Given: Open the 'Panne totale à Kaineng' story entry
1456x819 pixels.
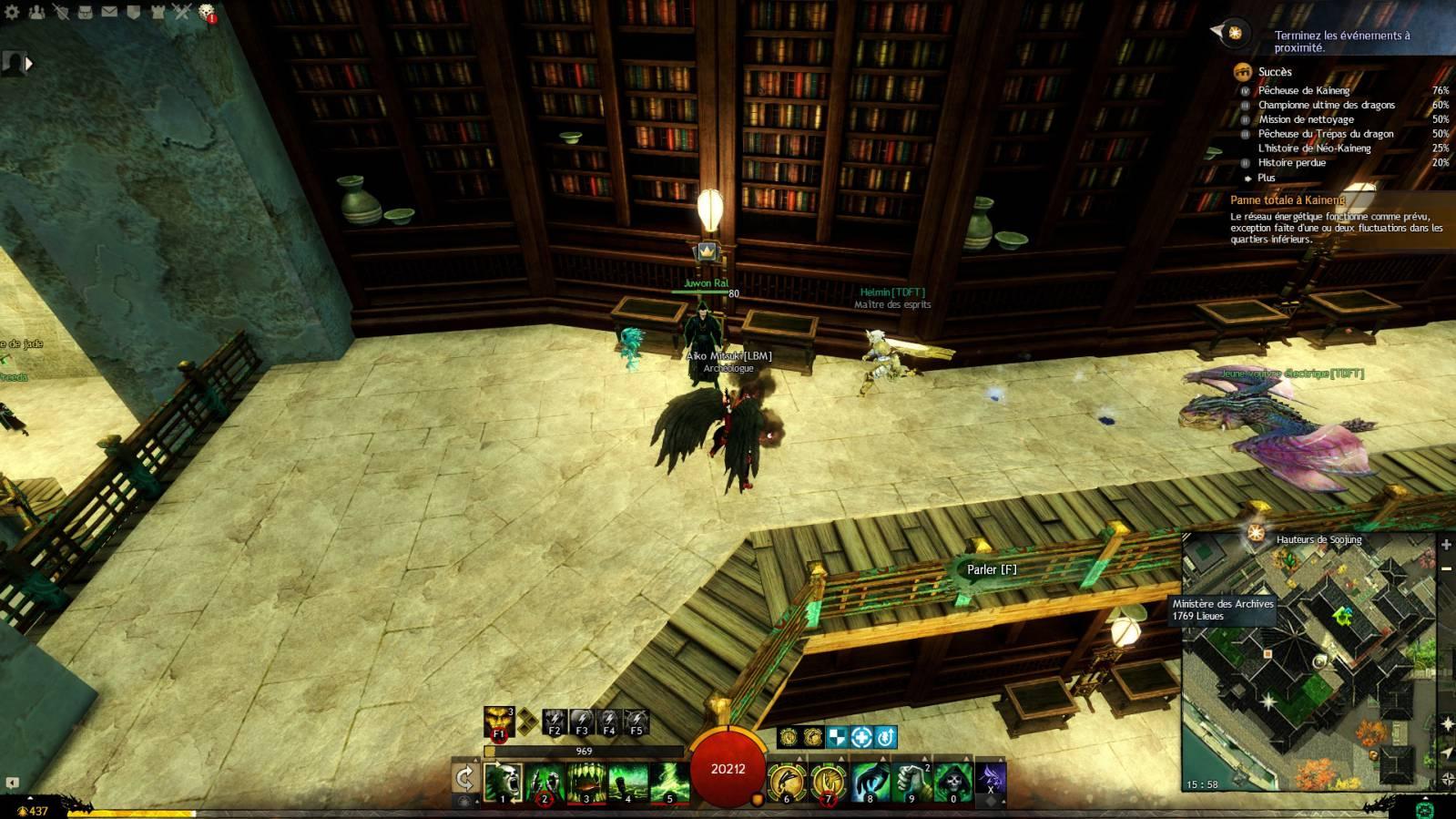Looking at the screenshot, I should tap(1287, 200).
